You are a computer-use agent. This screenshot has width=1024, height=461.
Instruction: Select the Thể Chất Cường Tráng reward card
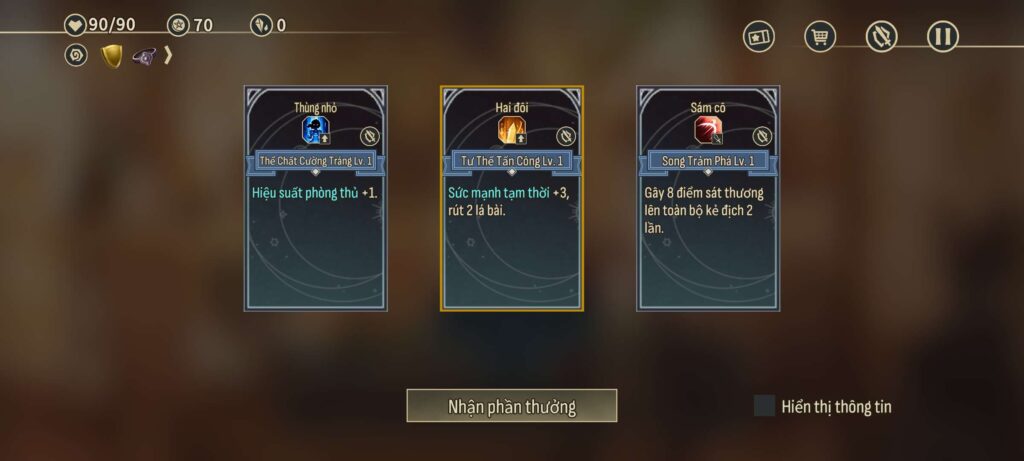coord(315,199)
